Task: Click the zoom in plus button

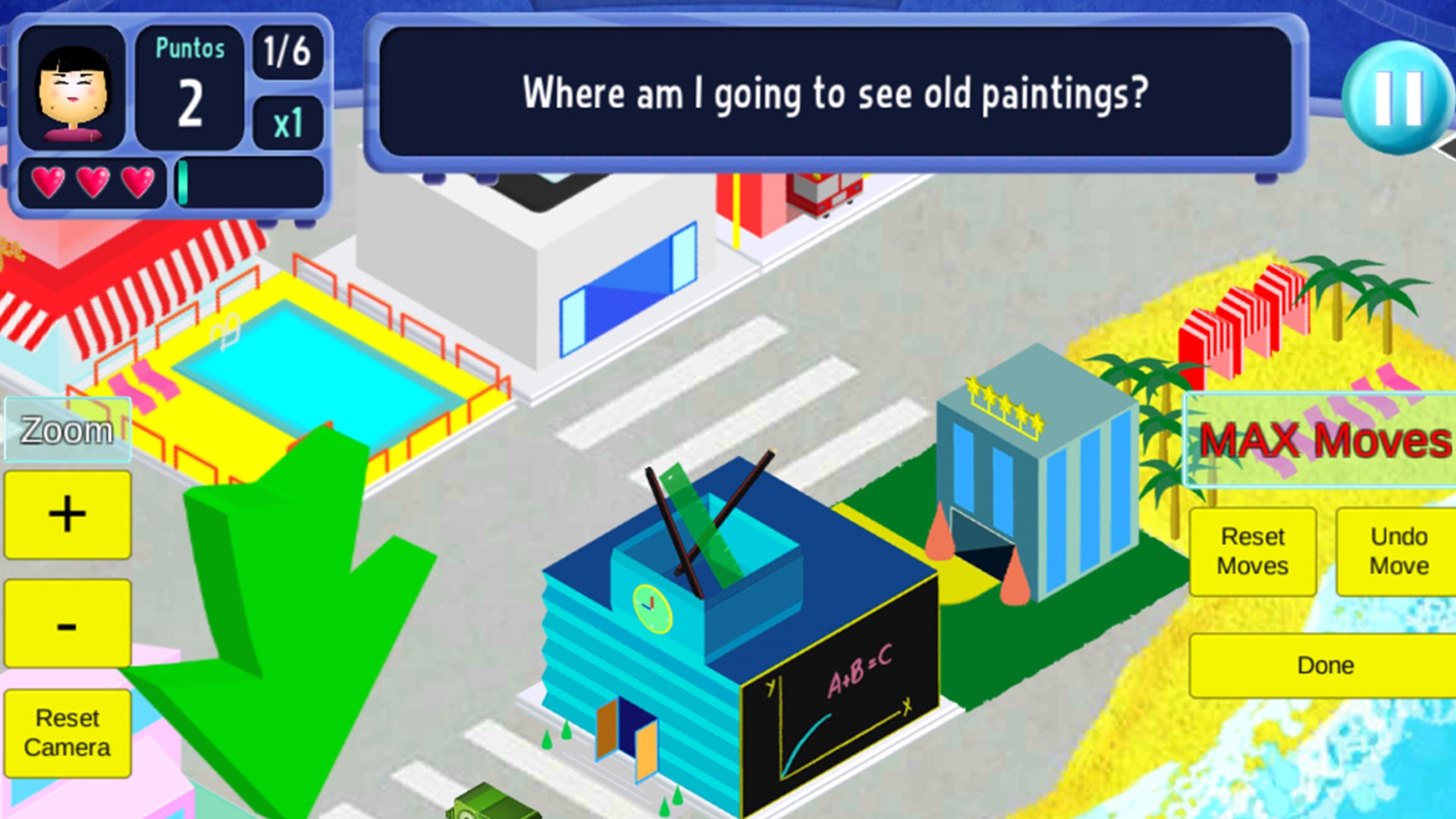Action: point(67,513)
